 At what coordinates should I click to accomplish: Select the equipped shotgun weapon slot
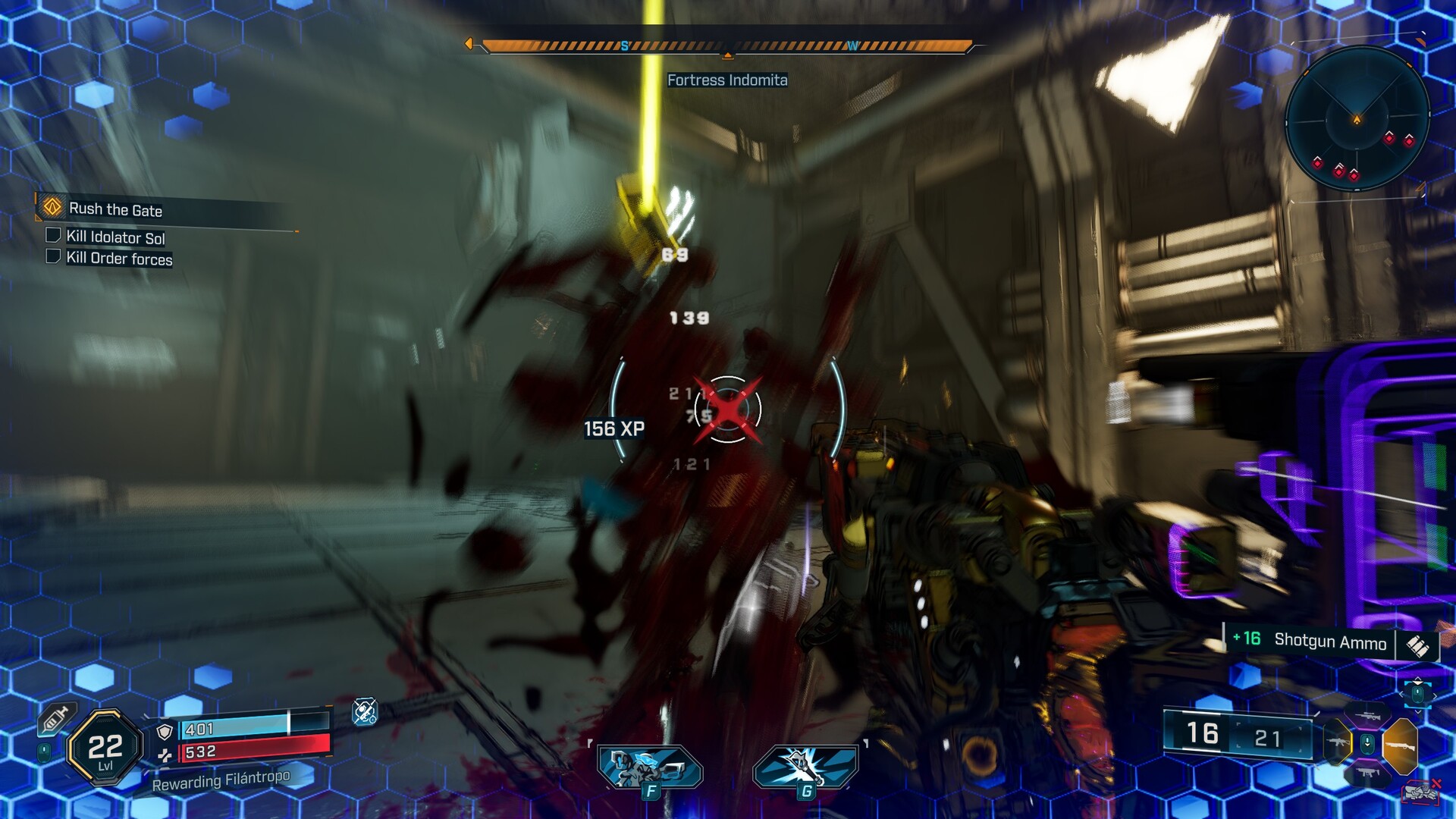pos(1400,745)
